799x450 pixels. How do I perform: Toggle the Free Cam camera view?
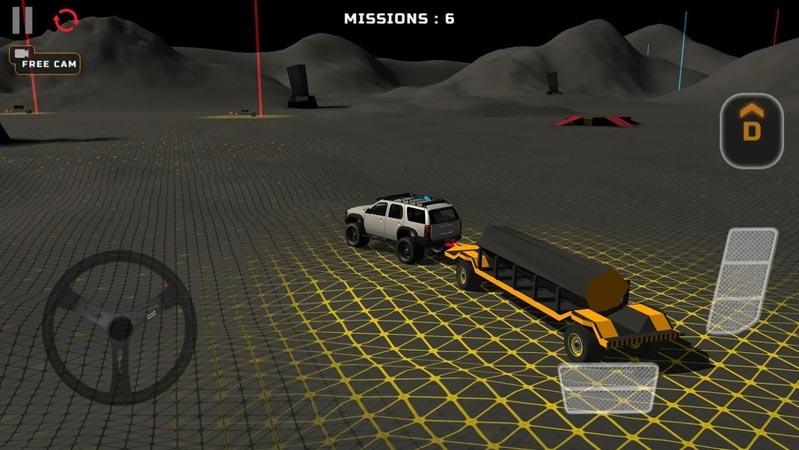(45, 61)
